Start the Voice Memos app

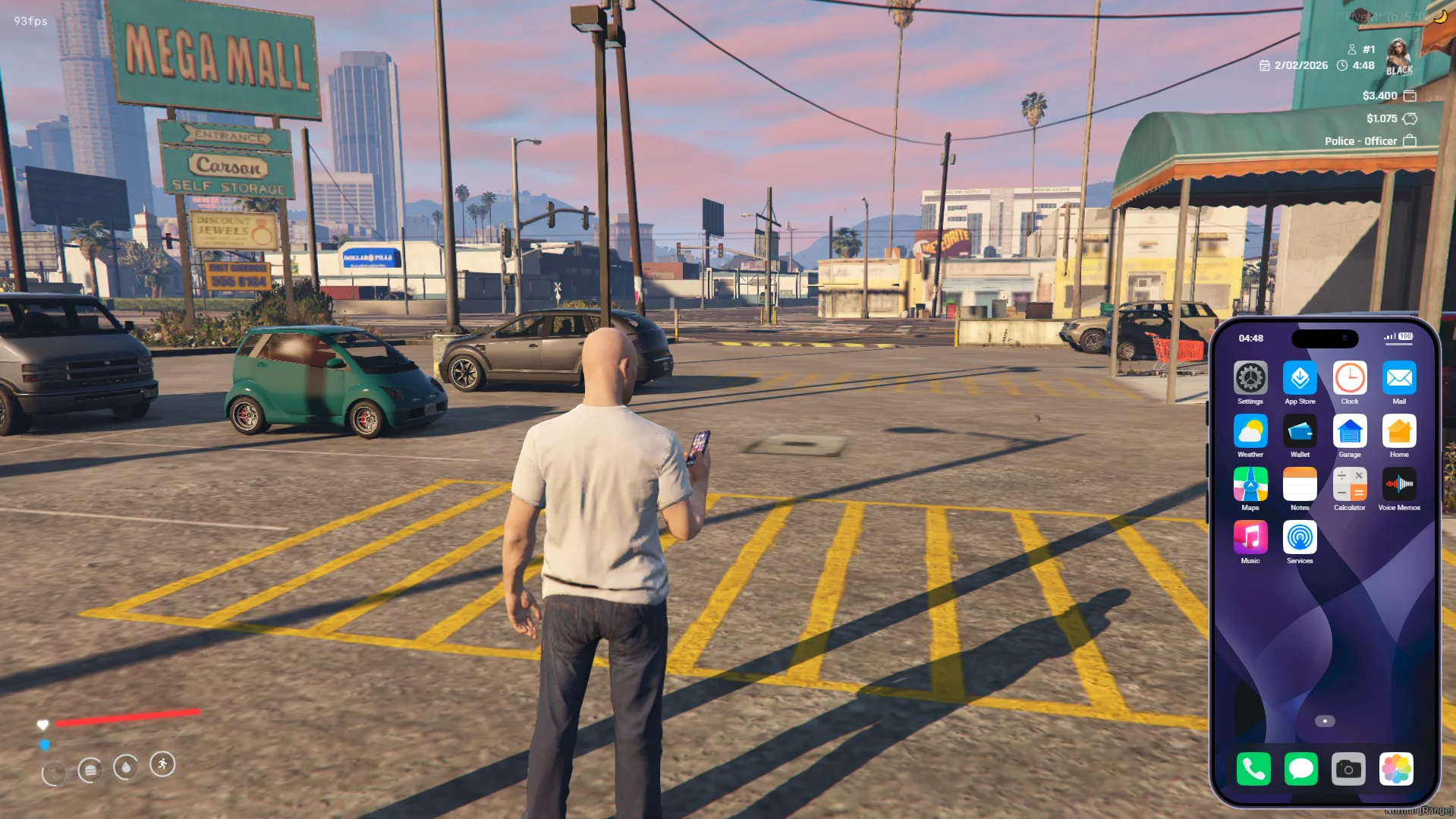[1398, 484]
